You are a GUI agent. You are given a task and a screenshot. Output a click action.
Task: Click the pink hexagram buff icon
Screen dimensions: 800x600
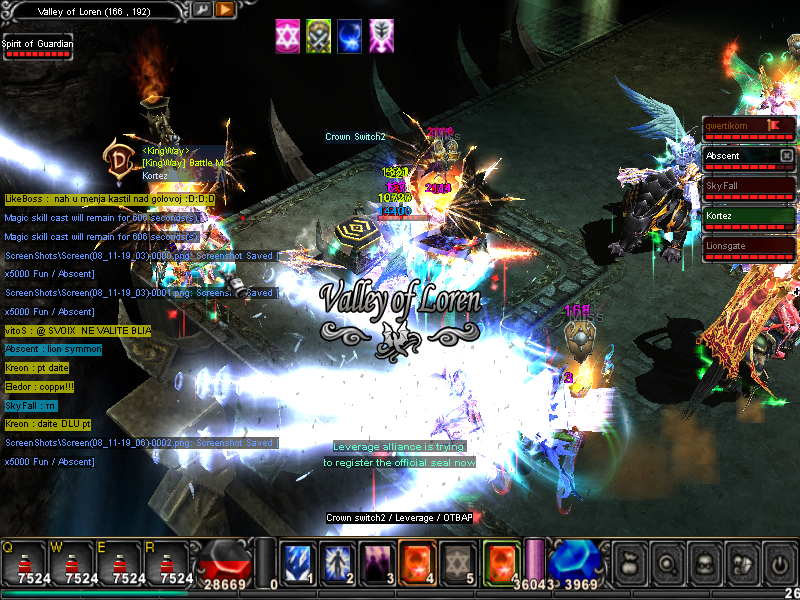289,35
